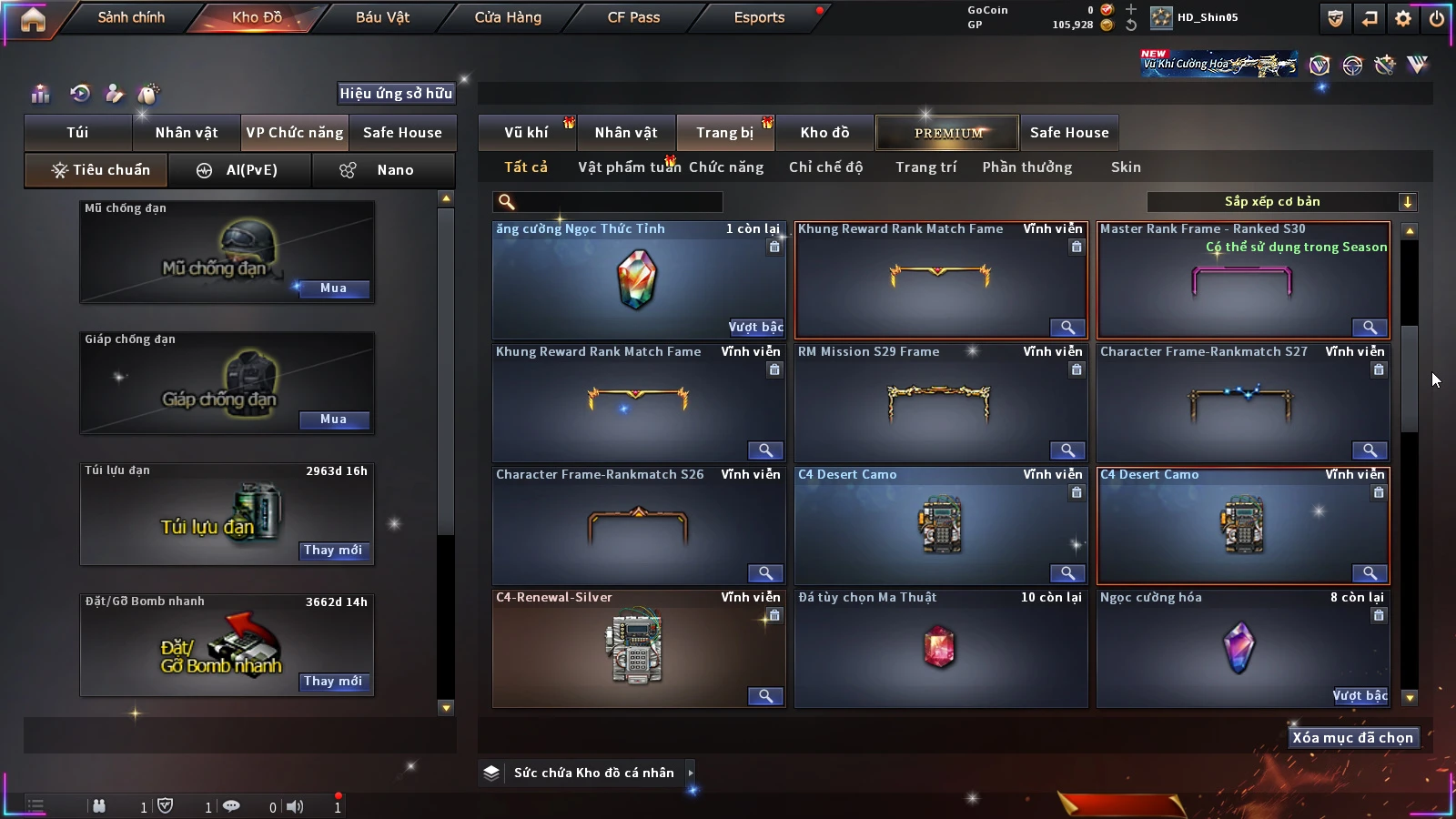Renew the Túi lựu đạn item
The height and width of the screenshot is (819, 1456).
[333, 551]
